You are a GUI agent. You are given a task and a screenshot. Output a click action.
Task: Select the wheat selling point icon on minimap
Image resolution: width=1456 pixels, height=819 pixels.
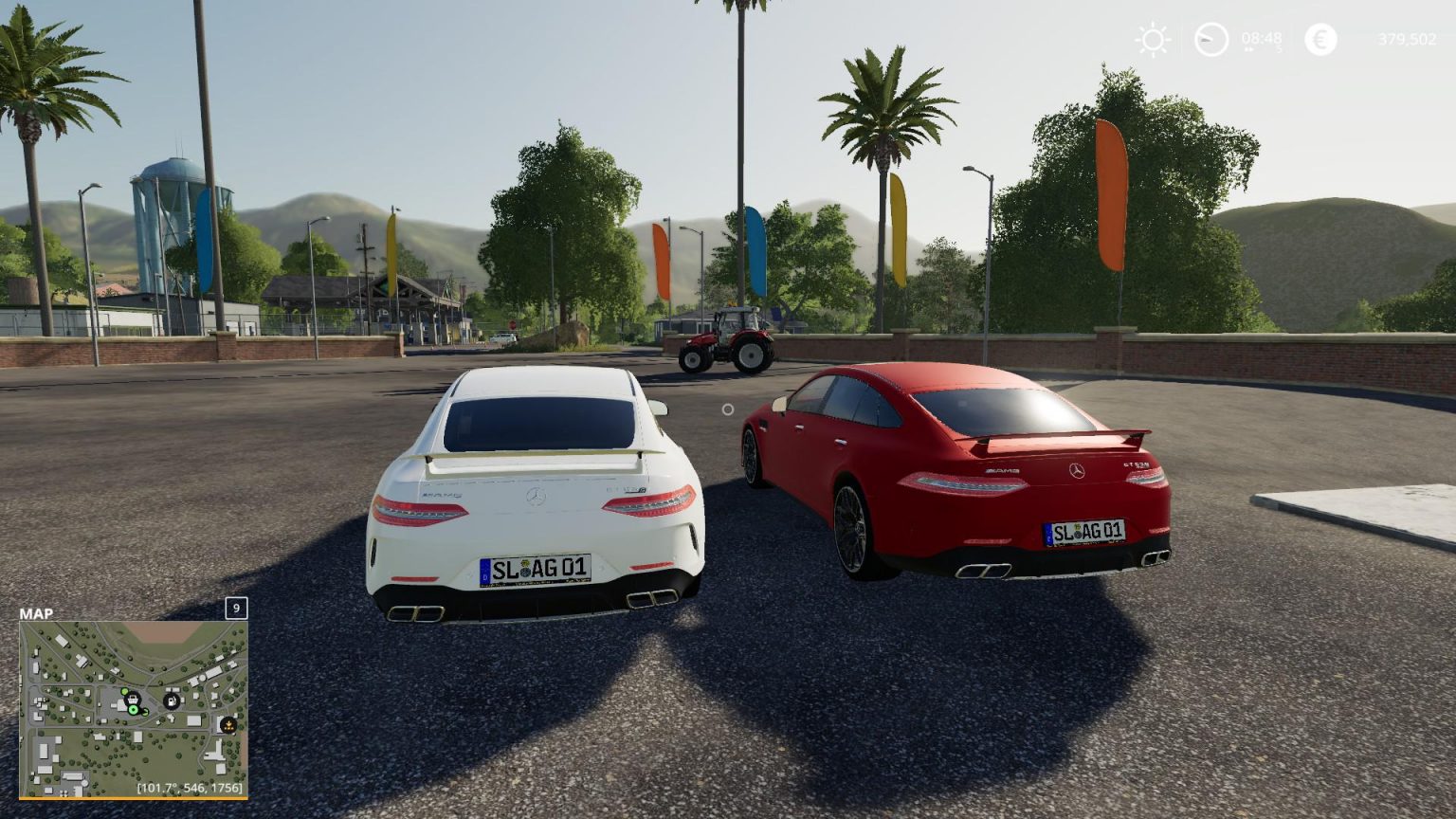(227, 725)
